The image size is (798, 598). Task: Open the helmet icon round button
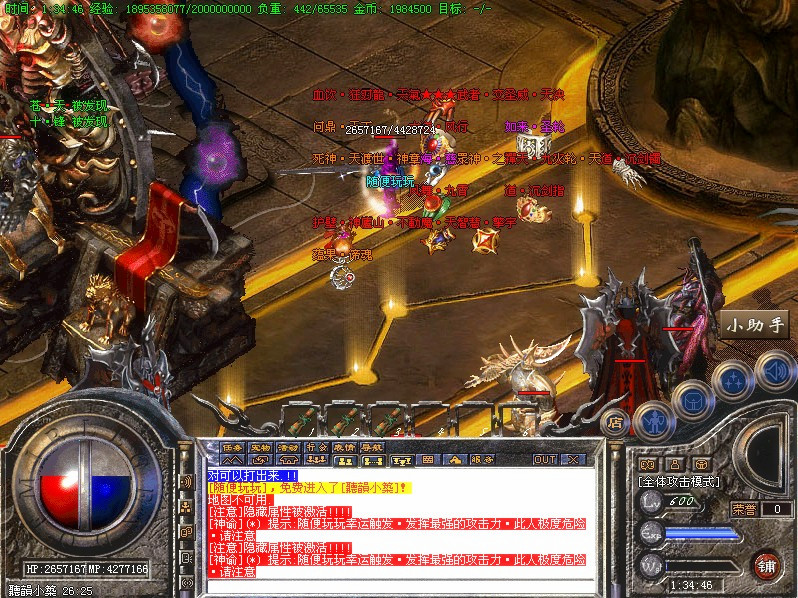click(692, 401)
